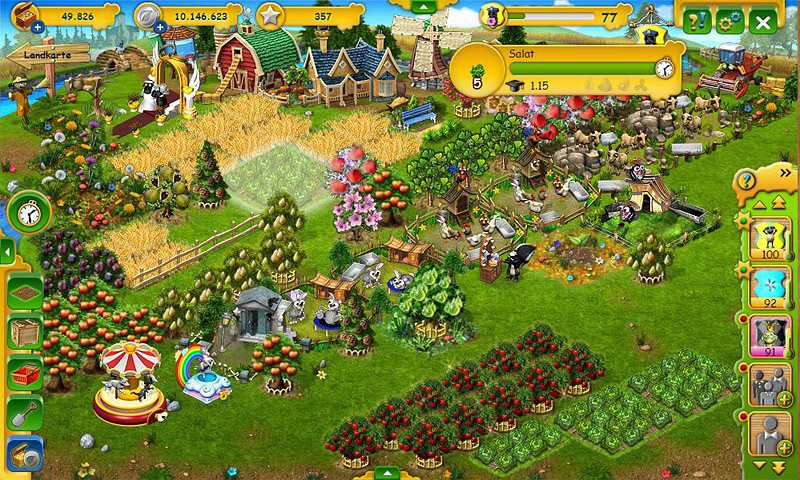Image resolution: width=800 pixels, height=480 pixels.
Task: Select the soil field plot tool
Action: [25, 292]
